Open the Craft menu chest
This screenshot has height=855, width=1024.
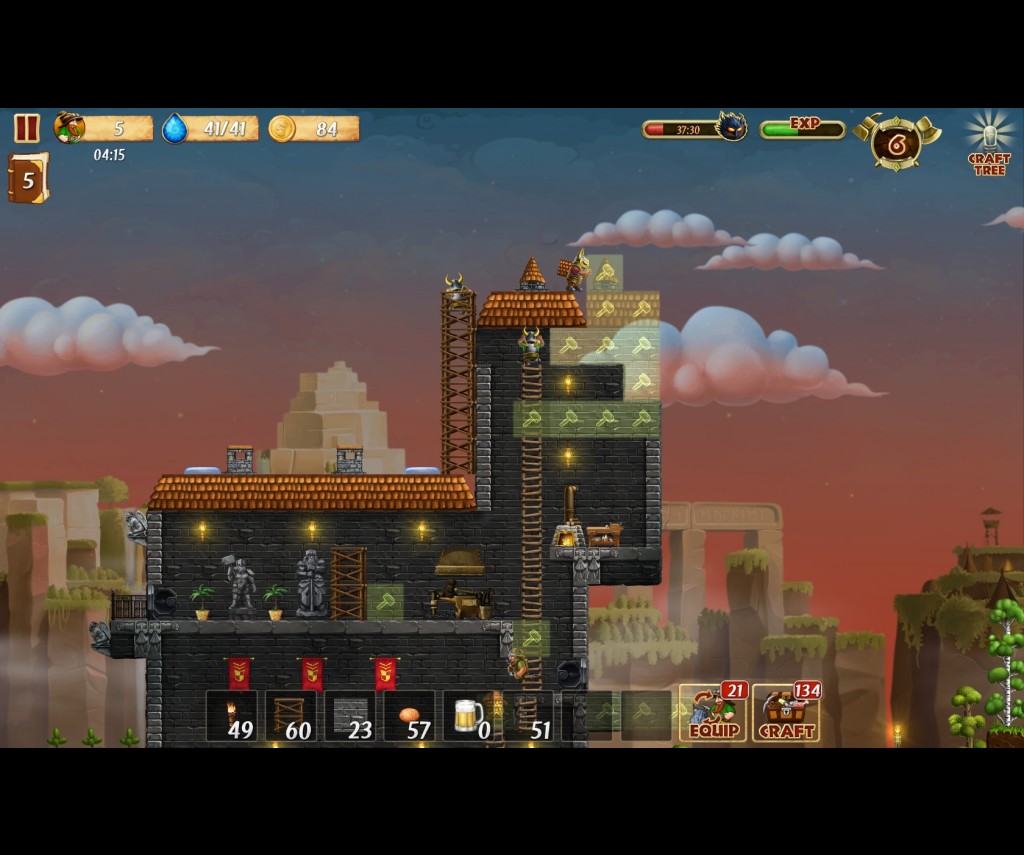click(786, 714)
